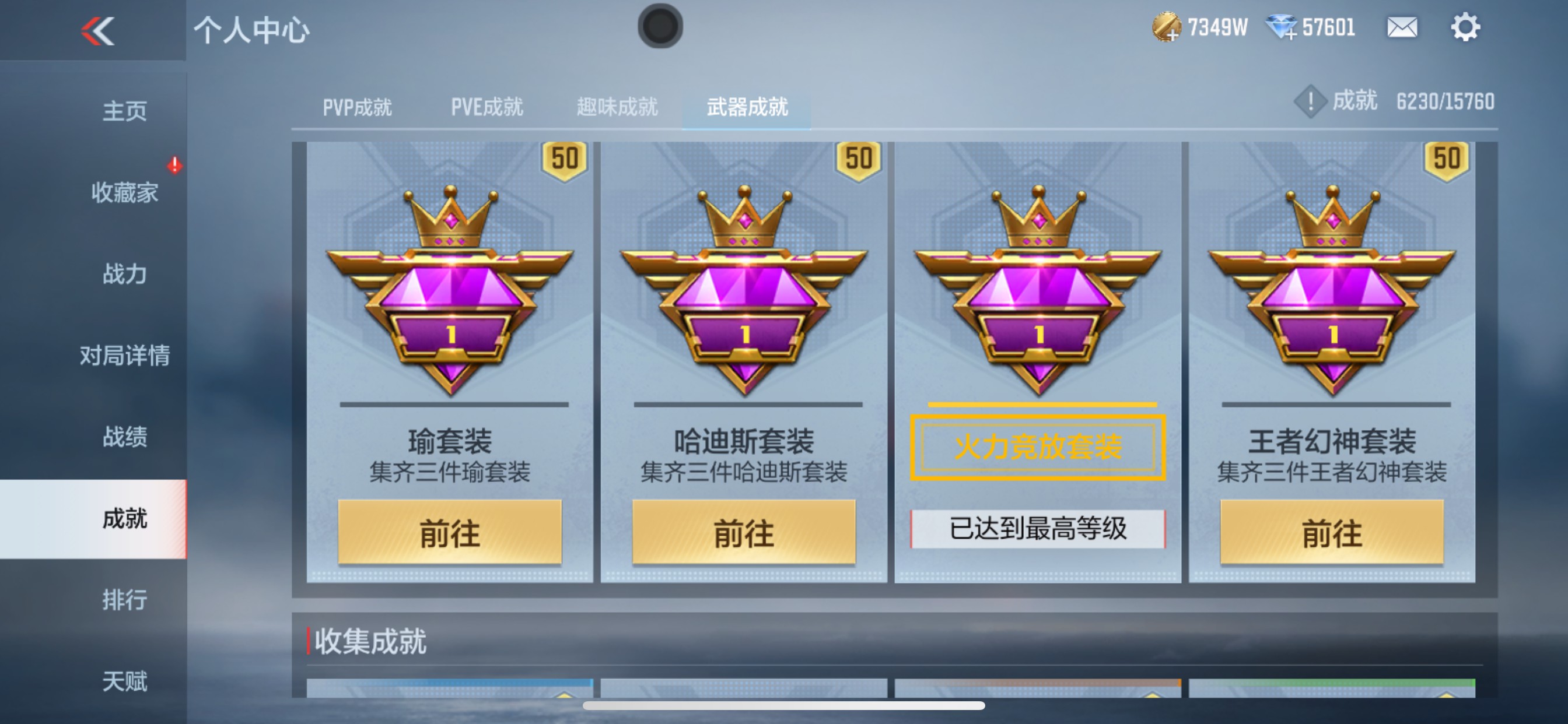Click the achievement alert icon beside 成就 counter

(x=1310, y=102)
